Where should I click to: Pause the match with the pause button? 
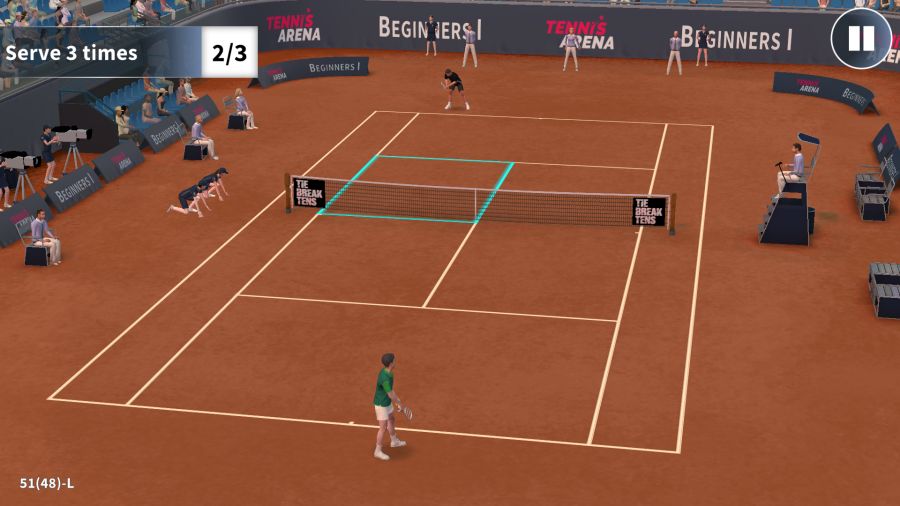click(x=861, y=39)
